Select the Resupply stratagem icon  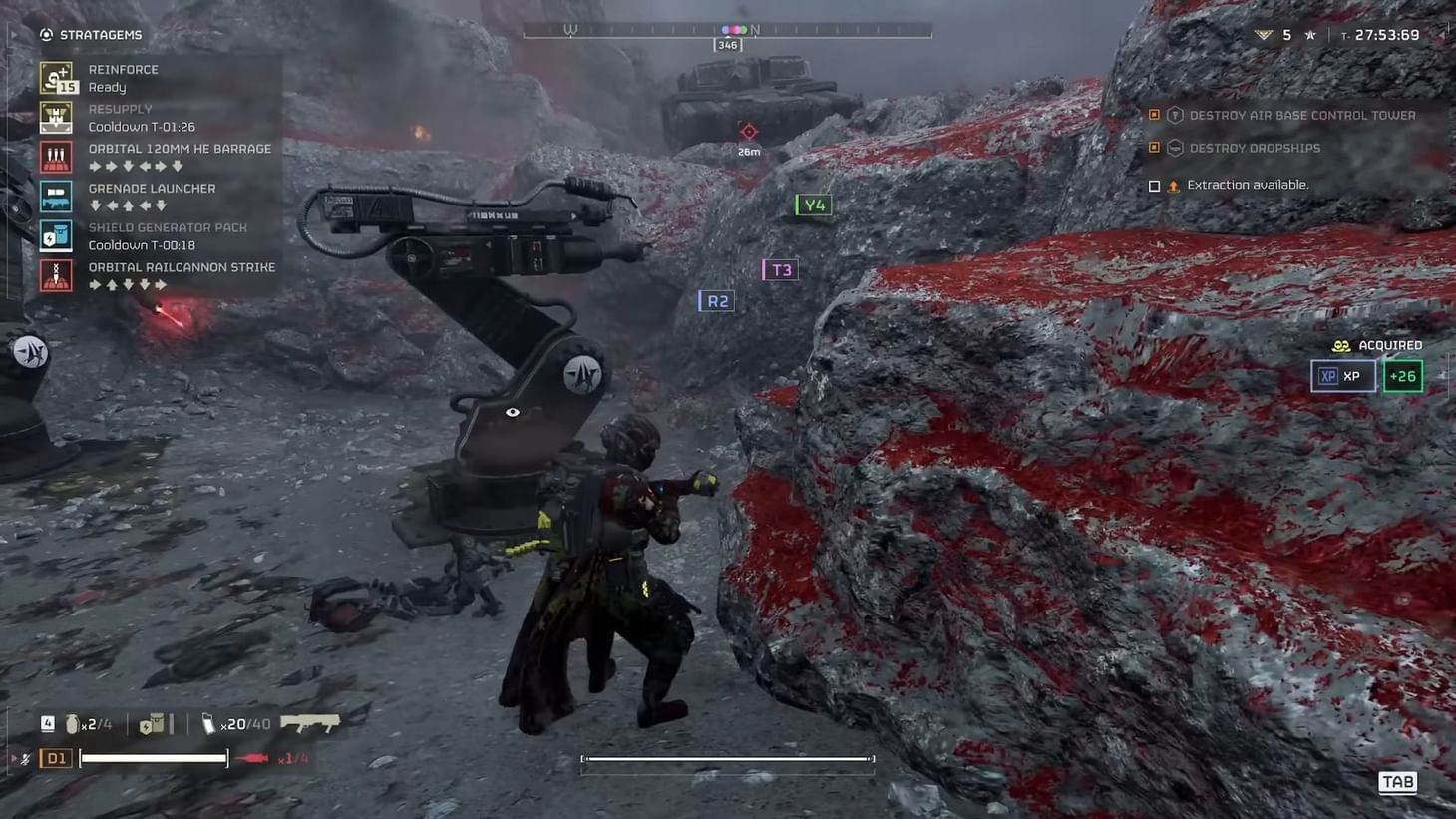[x=56, y=117]
